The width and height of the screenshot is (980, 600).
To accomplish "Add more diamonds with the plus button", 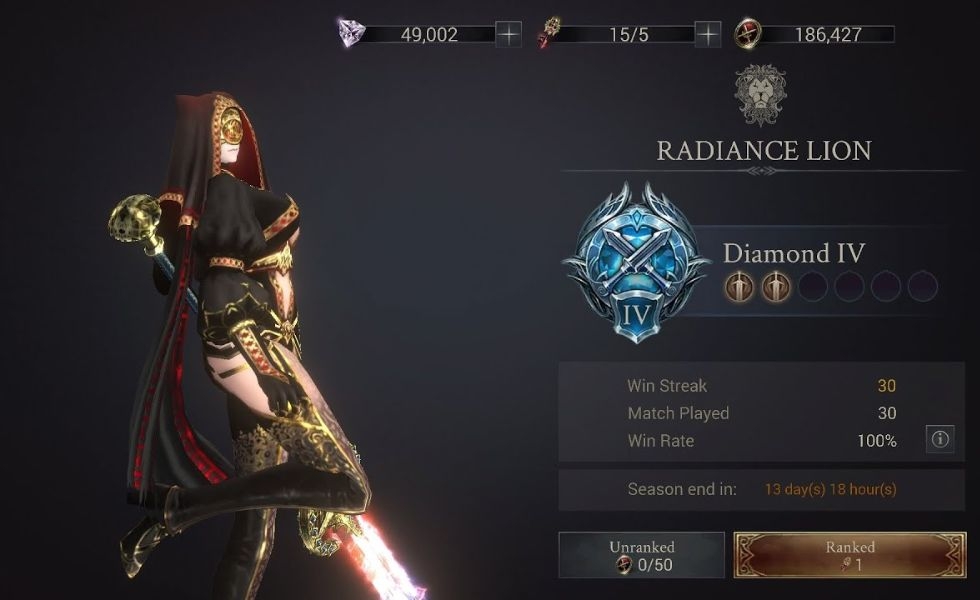I will tap(509, 34).
